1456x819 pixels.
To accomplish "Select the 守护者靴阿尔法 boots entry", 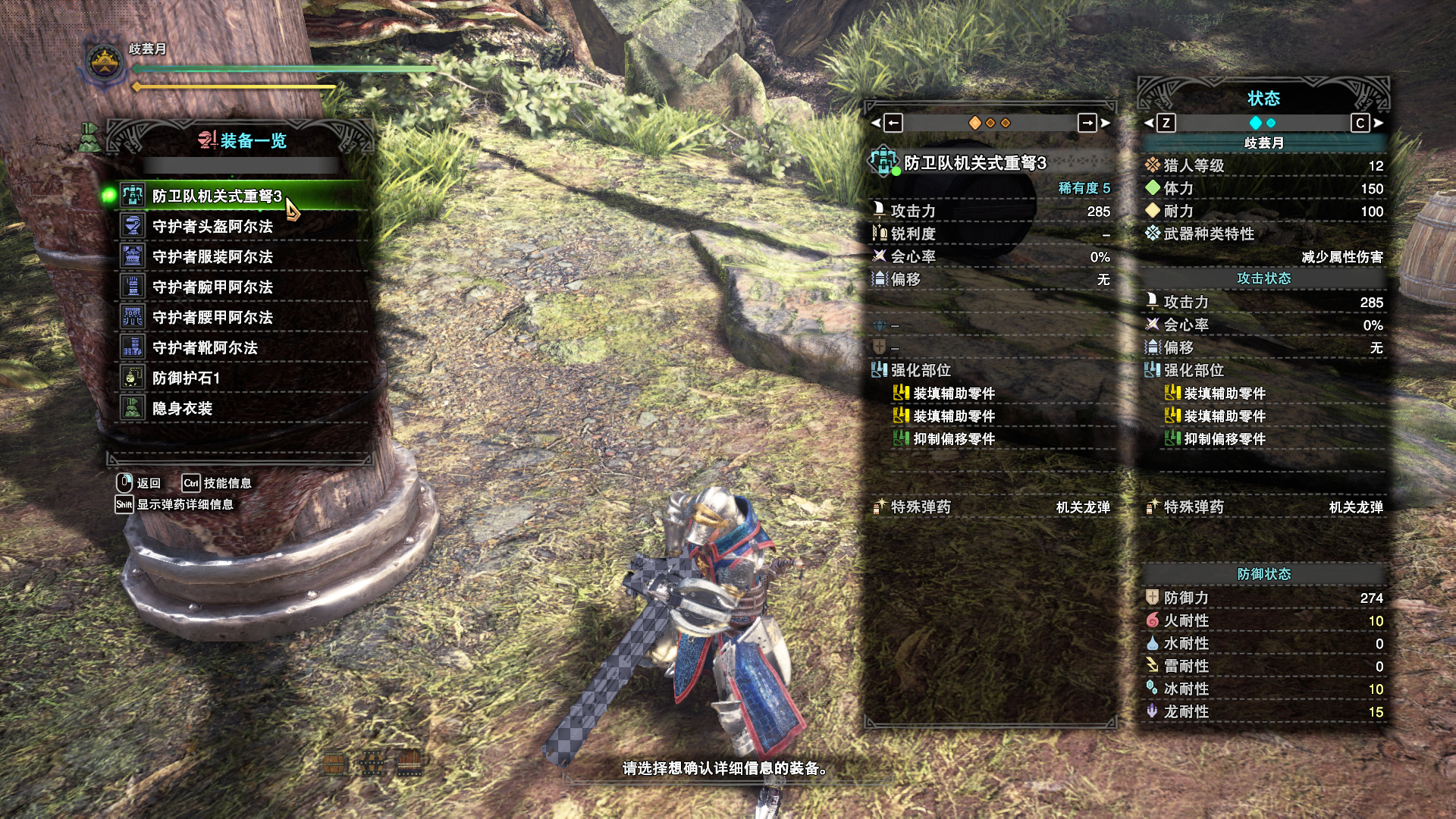I will [x=205, y=348].
